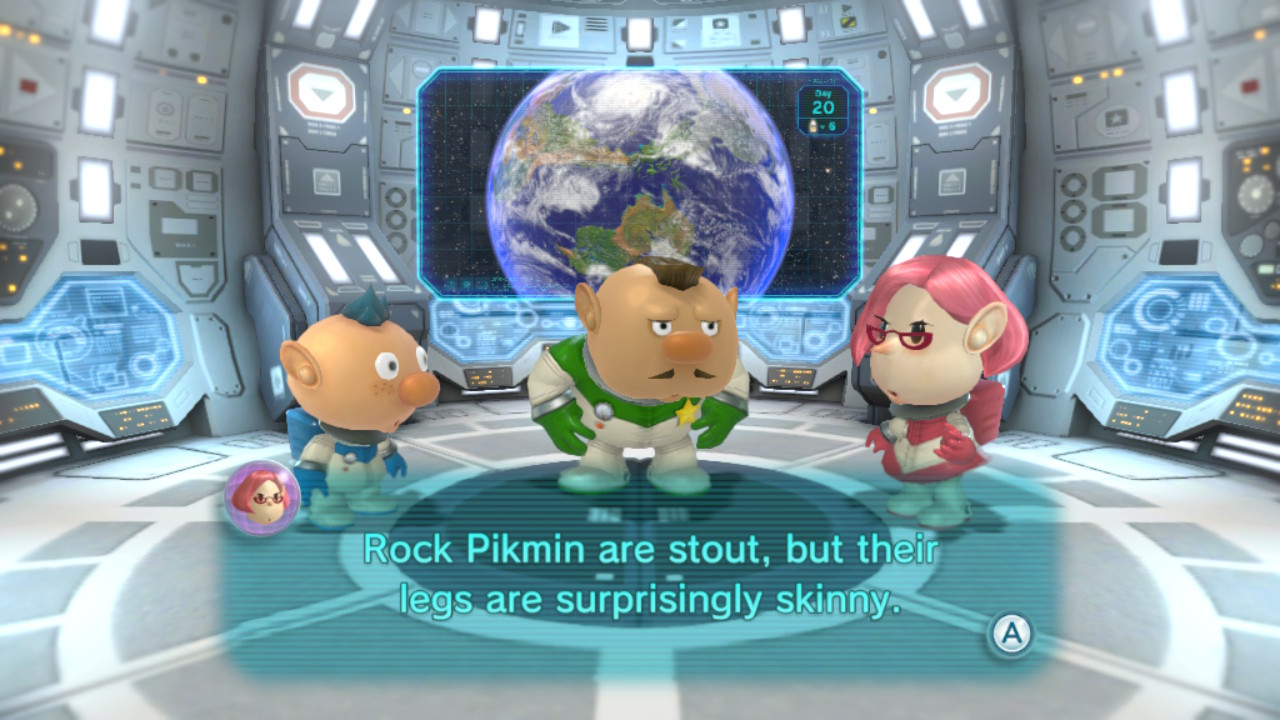Click Brittany's speaker portrait bubble
Screen dimensions: 1280x720
(x=262, y=497)
